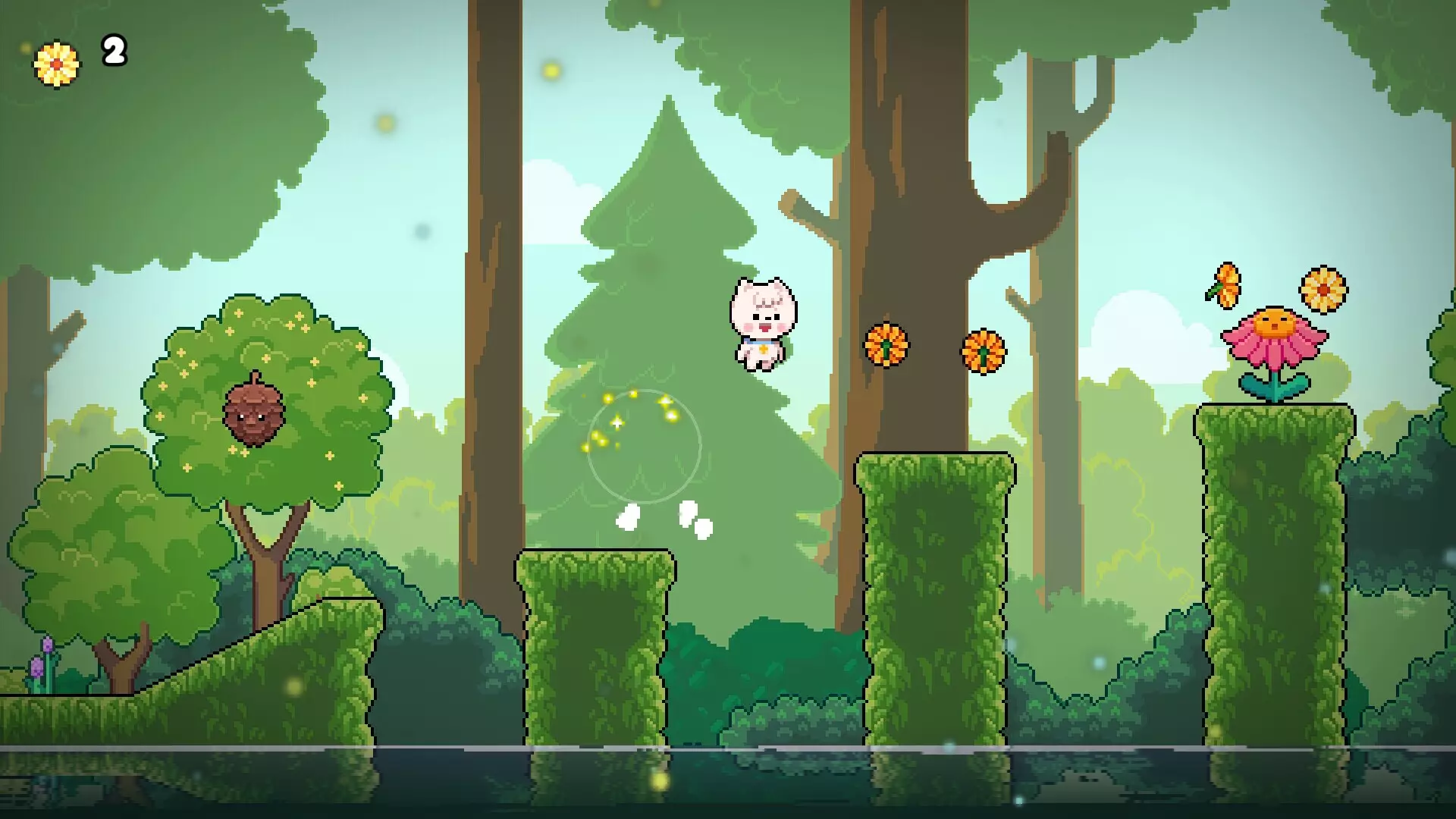Collect the right orange flower pickup
Viewport: 1456px width, 819px height.
point(984,353)
